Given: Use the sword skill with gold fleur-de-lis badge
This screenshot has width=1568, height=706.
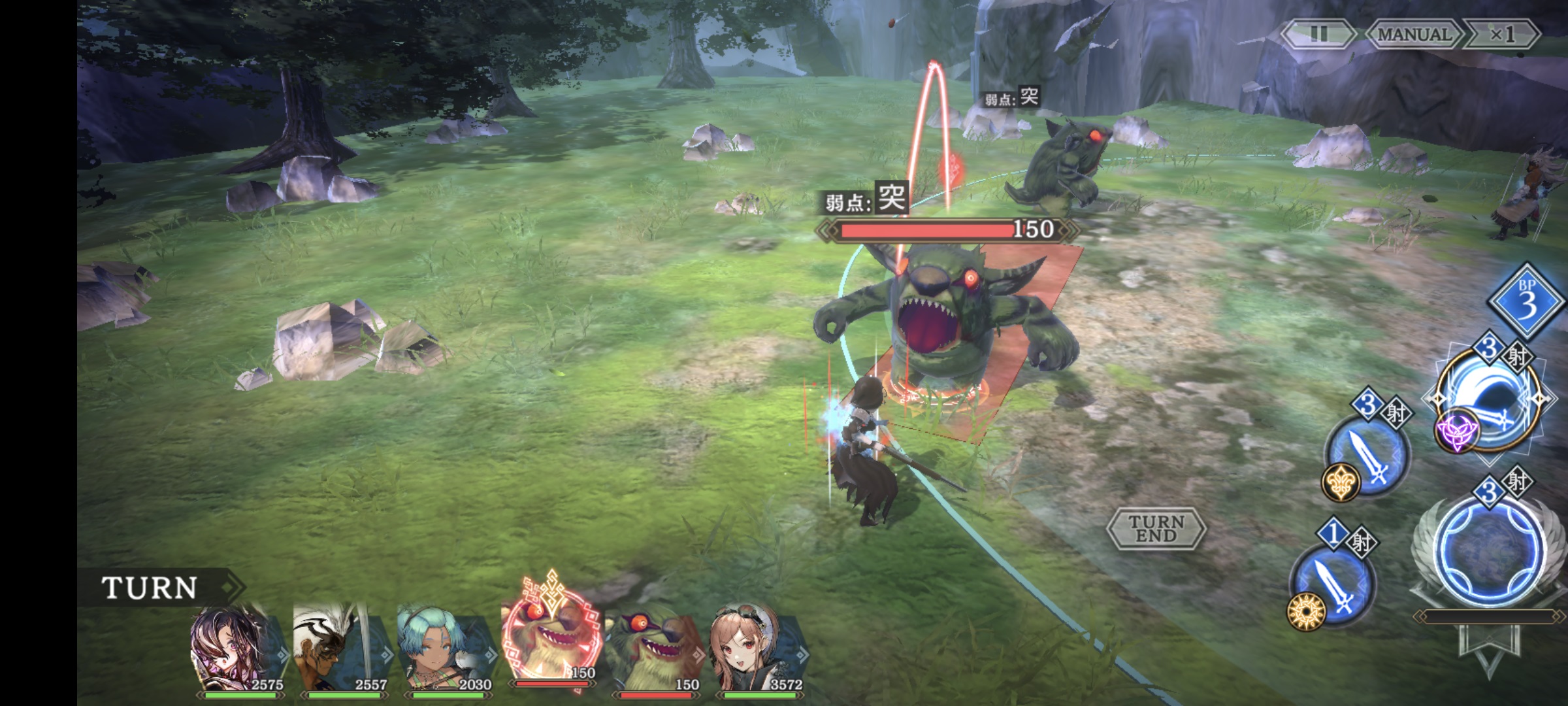Looking at the screenshot, I should [1367, 454].
